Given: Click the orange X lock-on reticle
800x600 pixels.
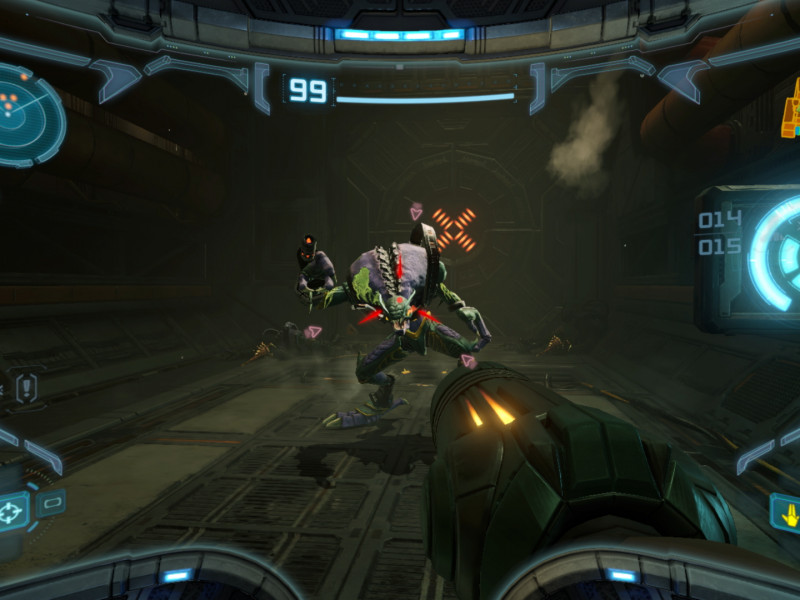Looking at the screenshot, I should (455, 229).
